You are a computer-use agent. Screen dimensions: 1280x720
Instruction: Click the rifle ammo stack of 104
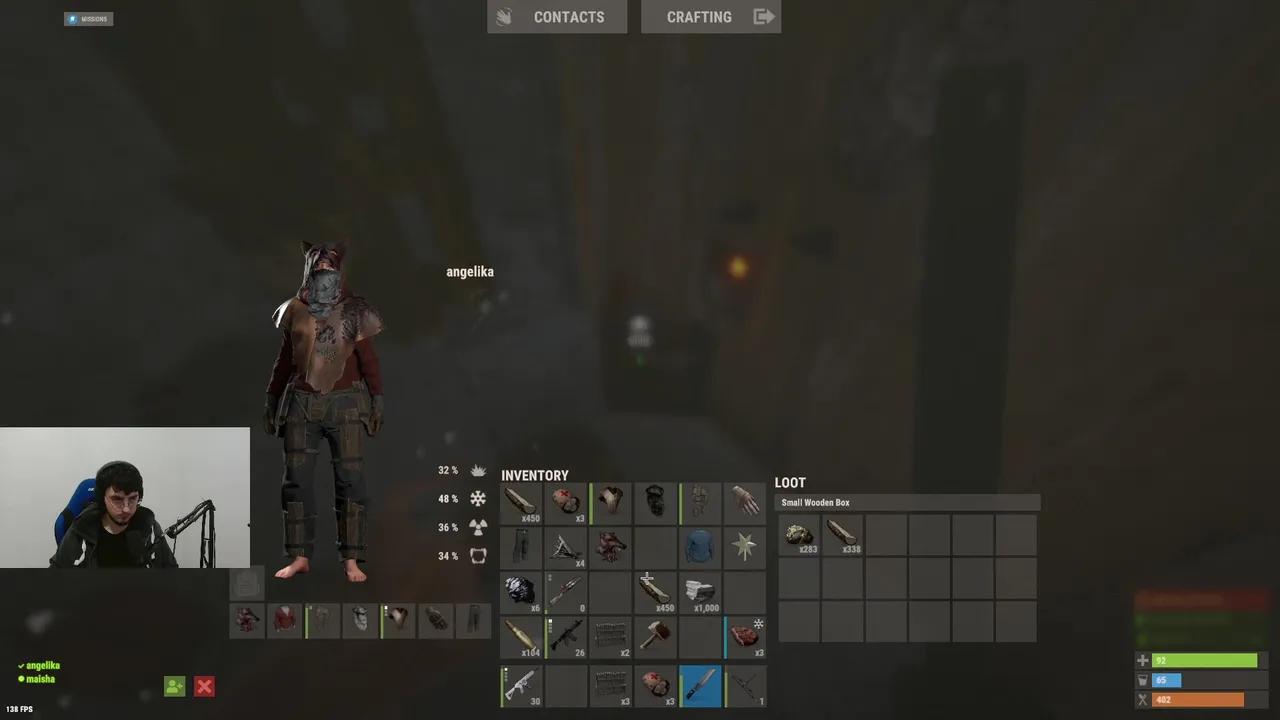coord(520,637)
